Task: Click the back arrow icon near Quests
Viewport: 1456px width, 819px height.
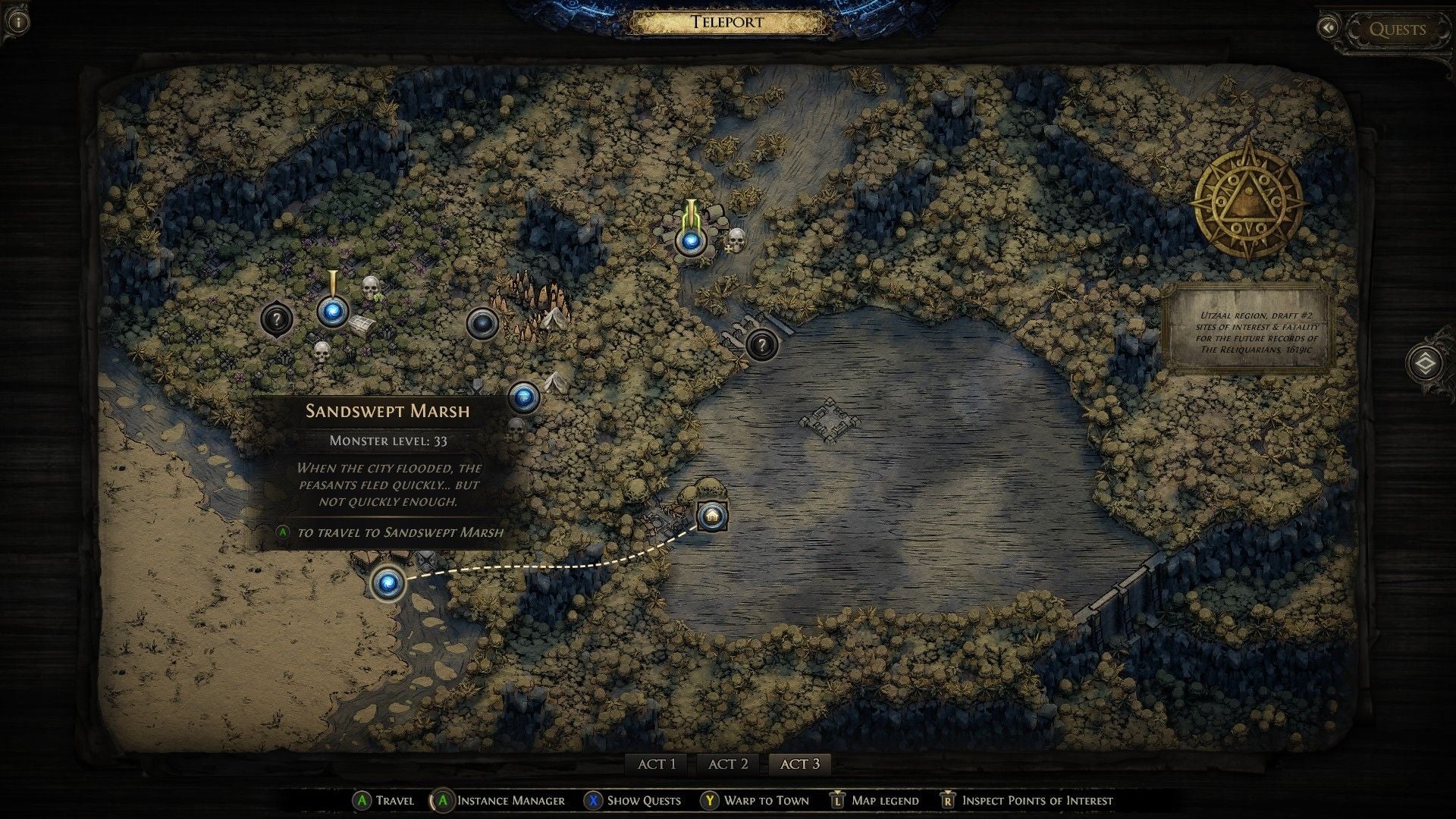Action: tap(1329, 28)
